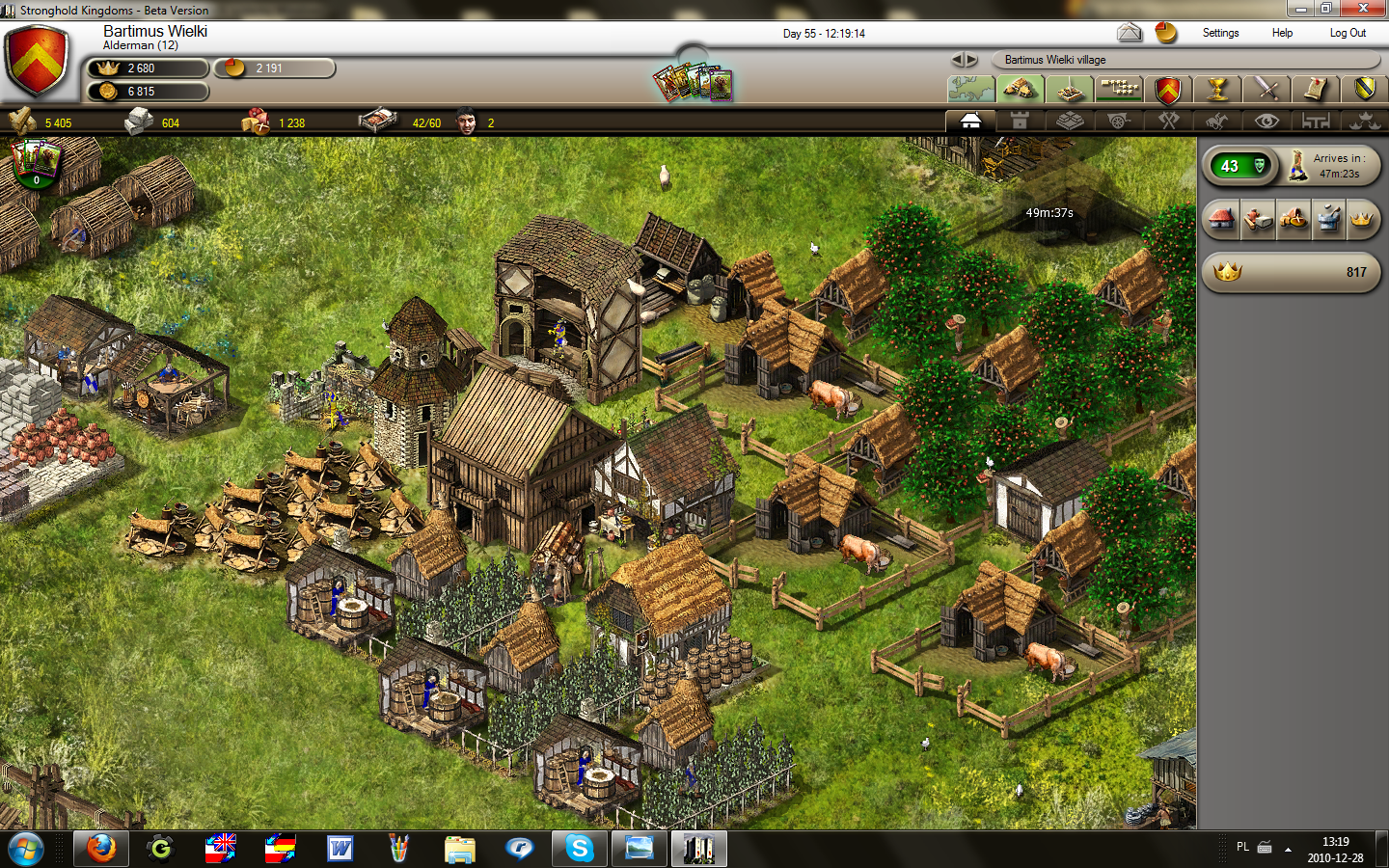Open the sword tab

coord(1266,90)
